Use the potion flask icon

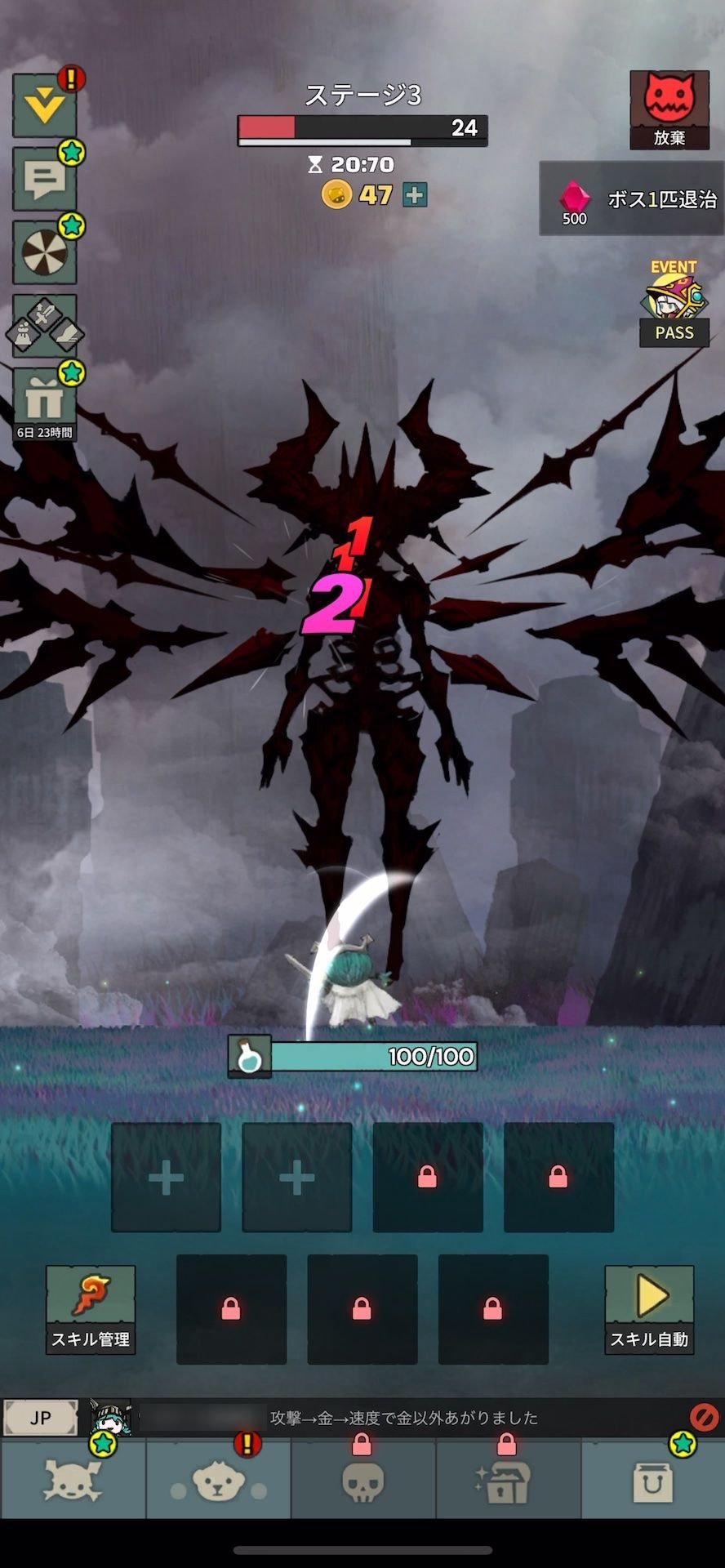(250, 1057)
